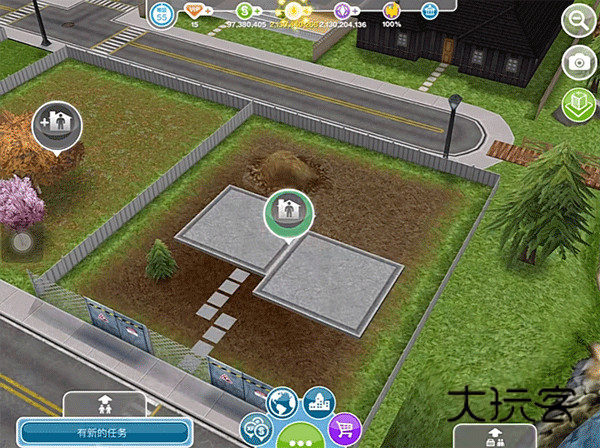Open the purple shopping cart store

(345, 428)
